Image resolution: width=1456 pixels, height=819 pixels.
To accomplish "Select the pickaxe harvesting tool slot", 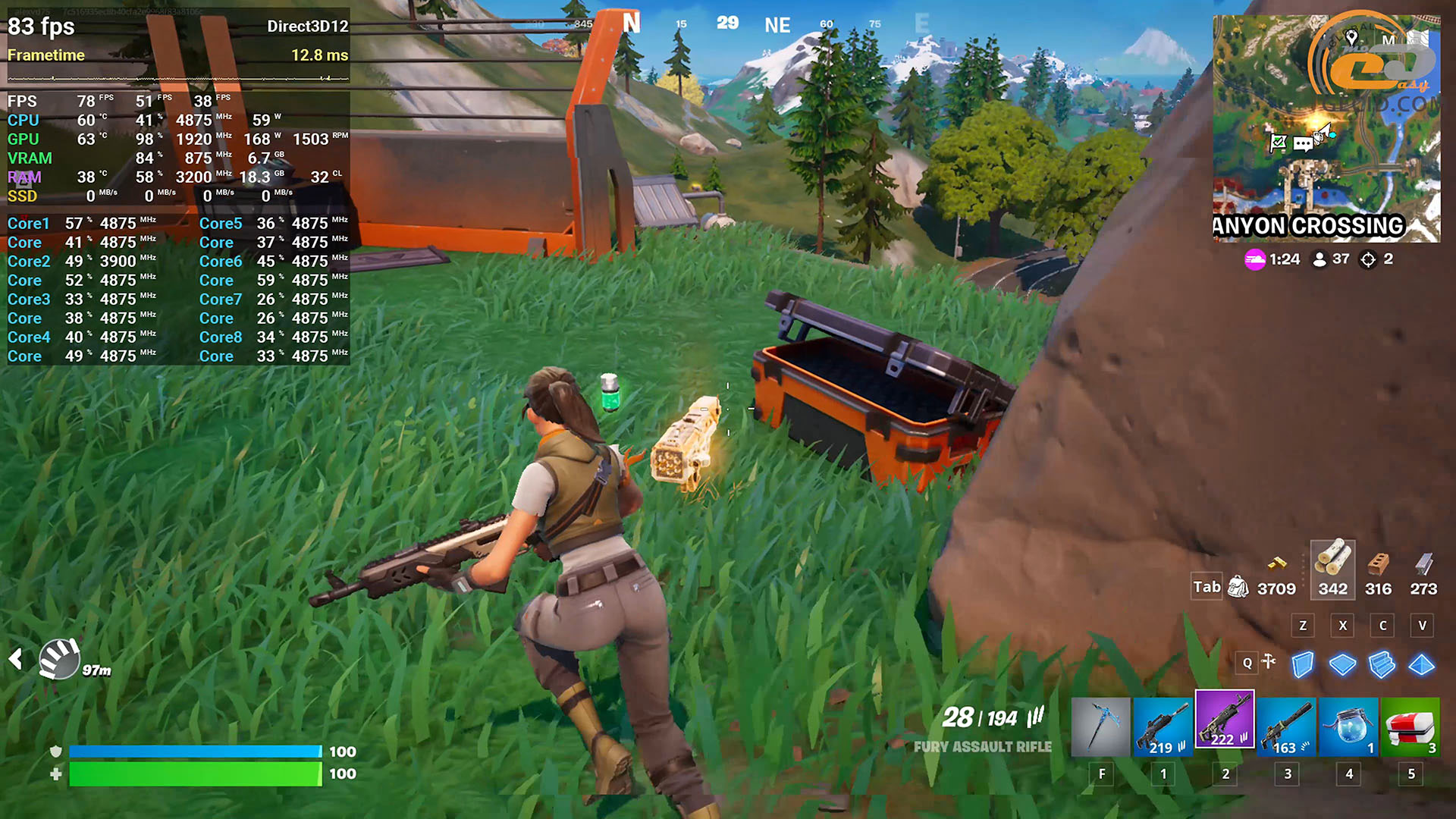I will [1100, 727].
